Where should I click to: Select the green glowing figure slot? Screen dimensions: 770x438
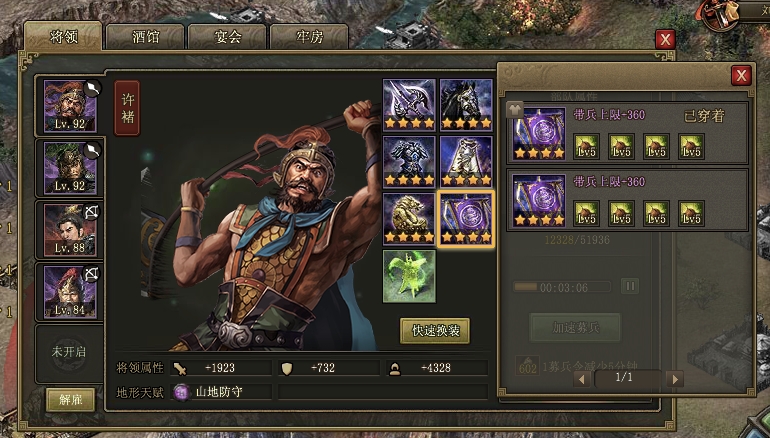(408, 275)
